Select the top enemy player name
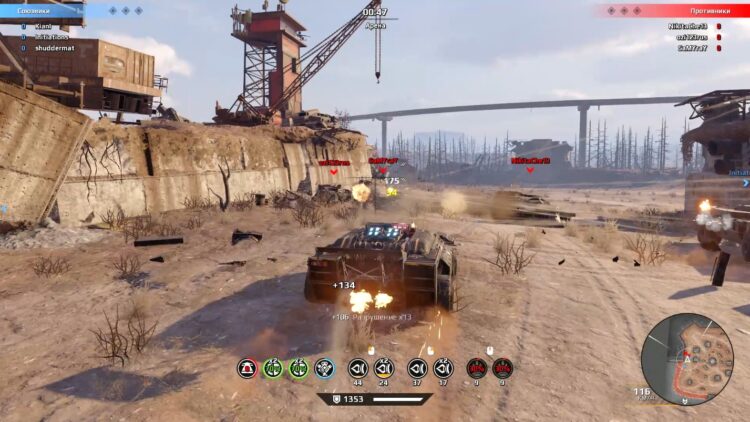This screenshot has height=422, width=750. coord(689,26)
